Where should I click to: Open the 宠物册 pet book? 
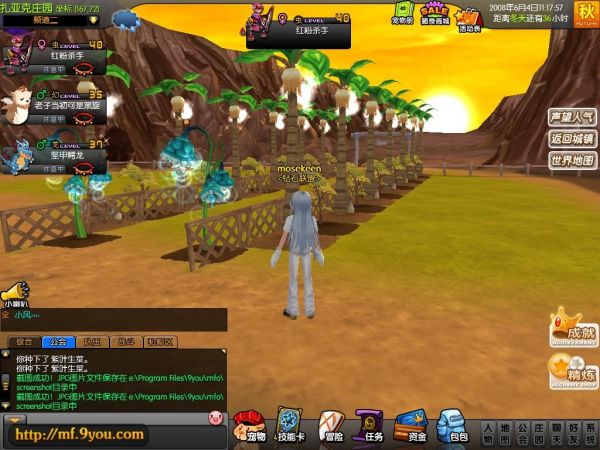pos(403,13)
